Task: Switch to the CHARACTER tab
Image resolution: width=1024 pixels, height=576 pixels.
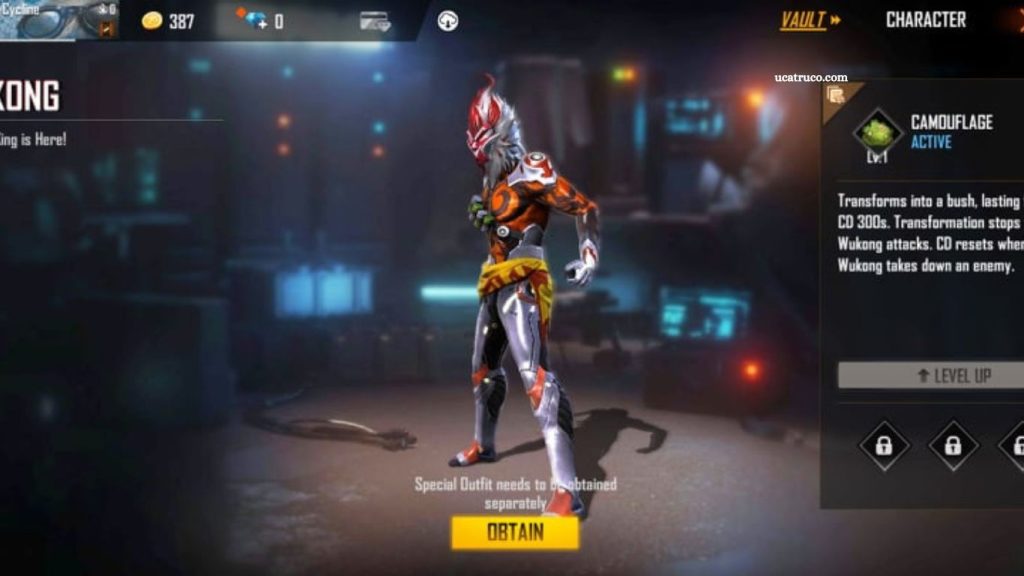Action: [x=925, y=20]
